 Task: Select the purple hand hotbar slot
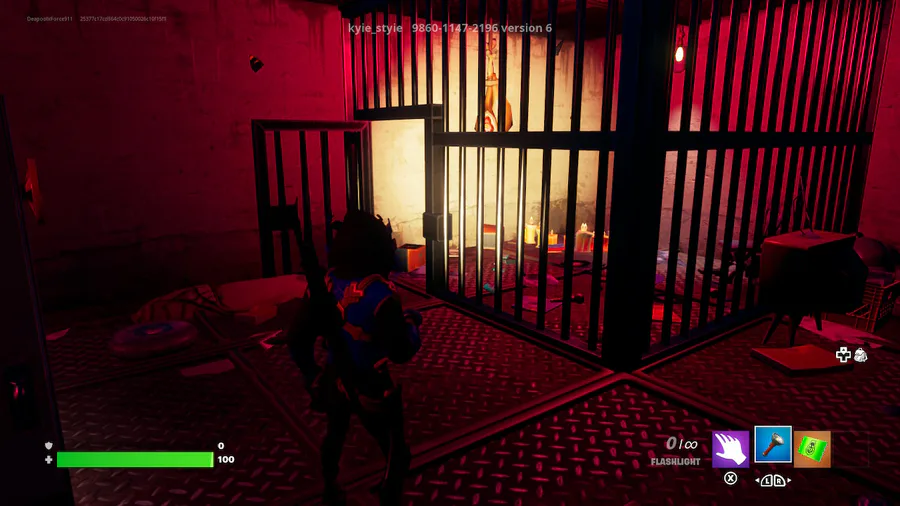tap(731, 449)
